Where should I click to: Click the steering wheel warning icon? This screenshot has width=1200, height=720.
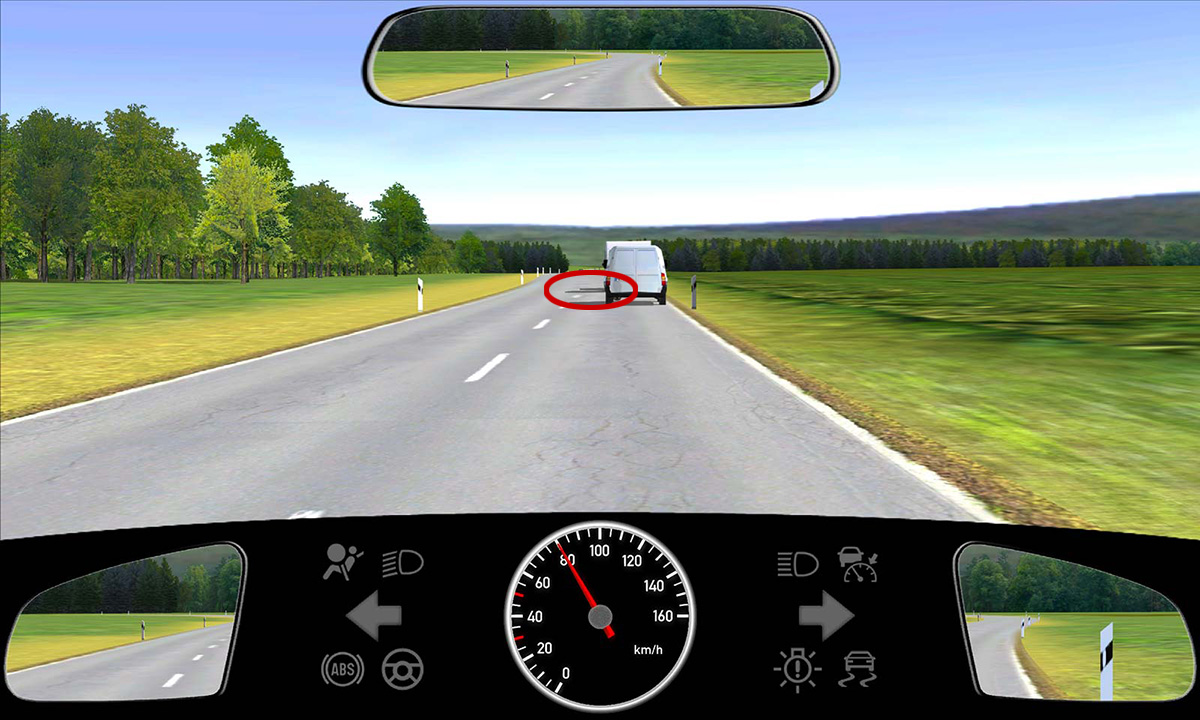(402, 668)
